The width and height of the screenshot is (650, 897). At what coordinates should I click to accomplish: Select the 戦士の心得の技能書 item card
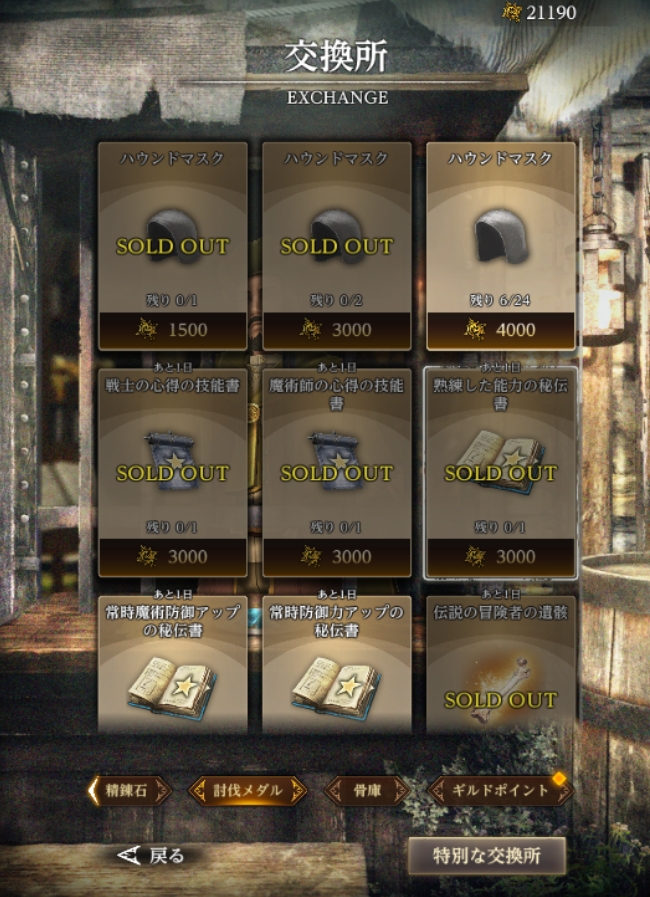[x=173, y=472]
